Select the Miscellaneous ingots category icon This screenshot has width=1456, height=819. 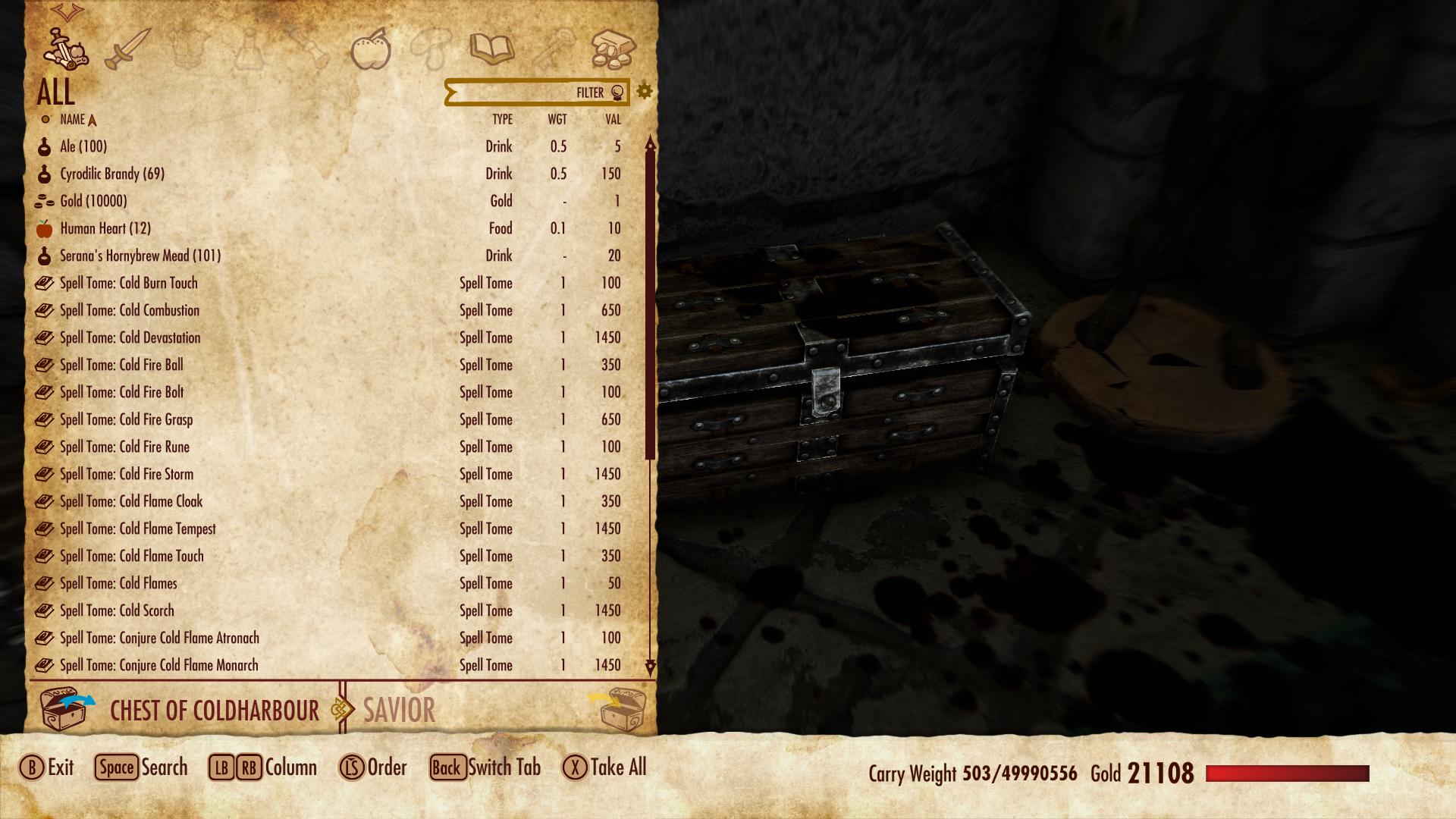[613, 47]
